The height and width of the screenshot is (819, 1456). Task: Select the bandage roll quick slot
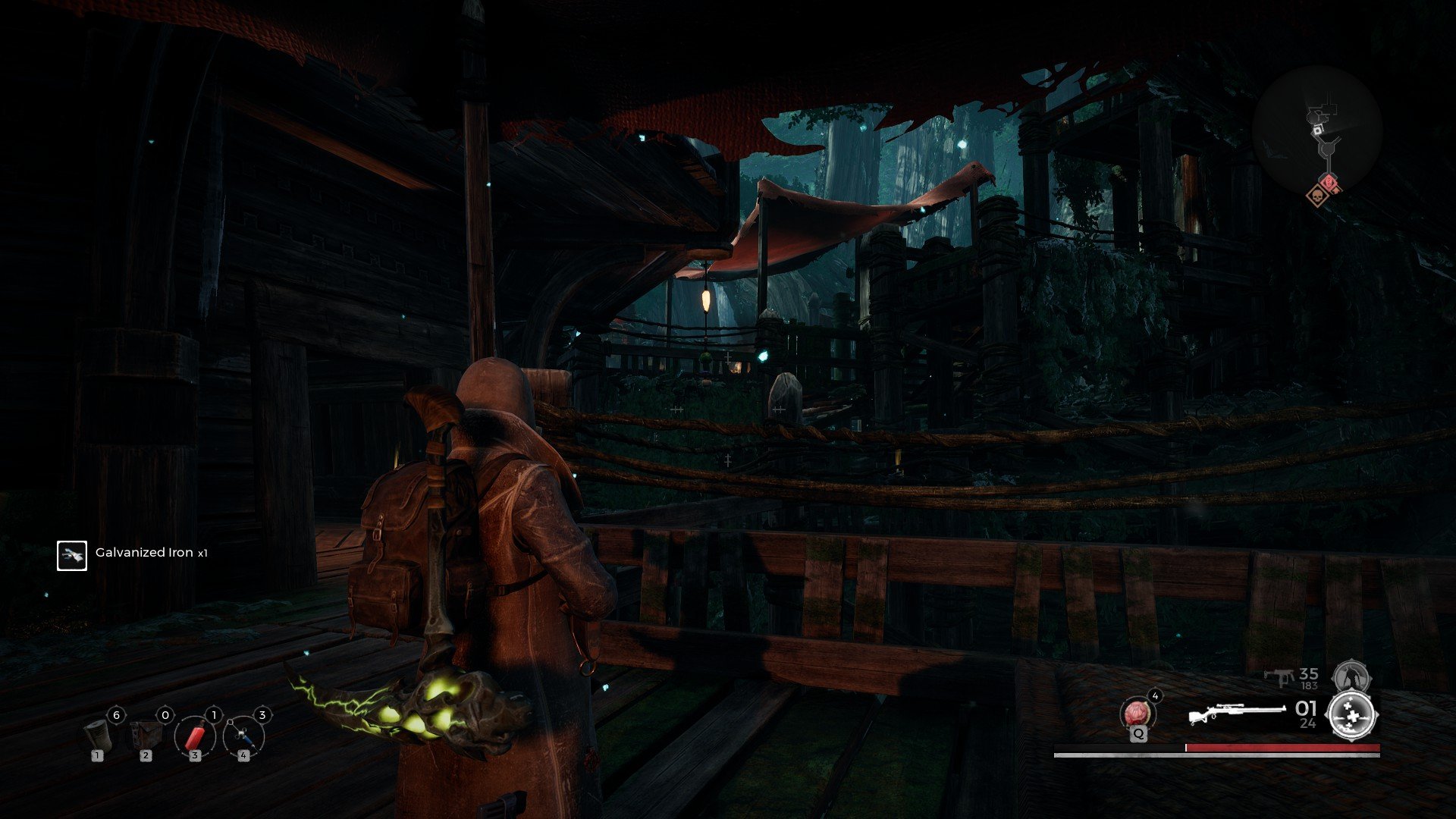tap(99, 734)
